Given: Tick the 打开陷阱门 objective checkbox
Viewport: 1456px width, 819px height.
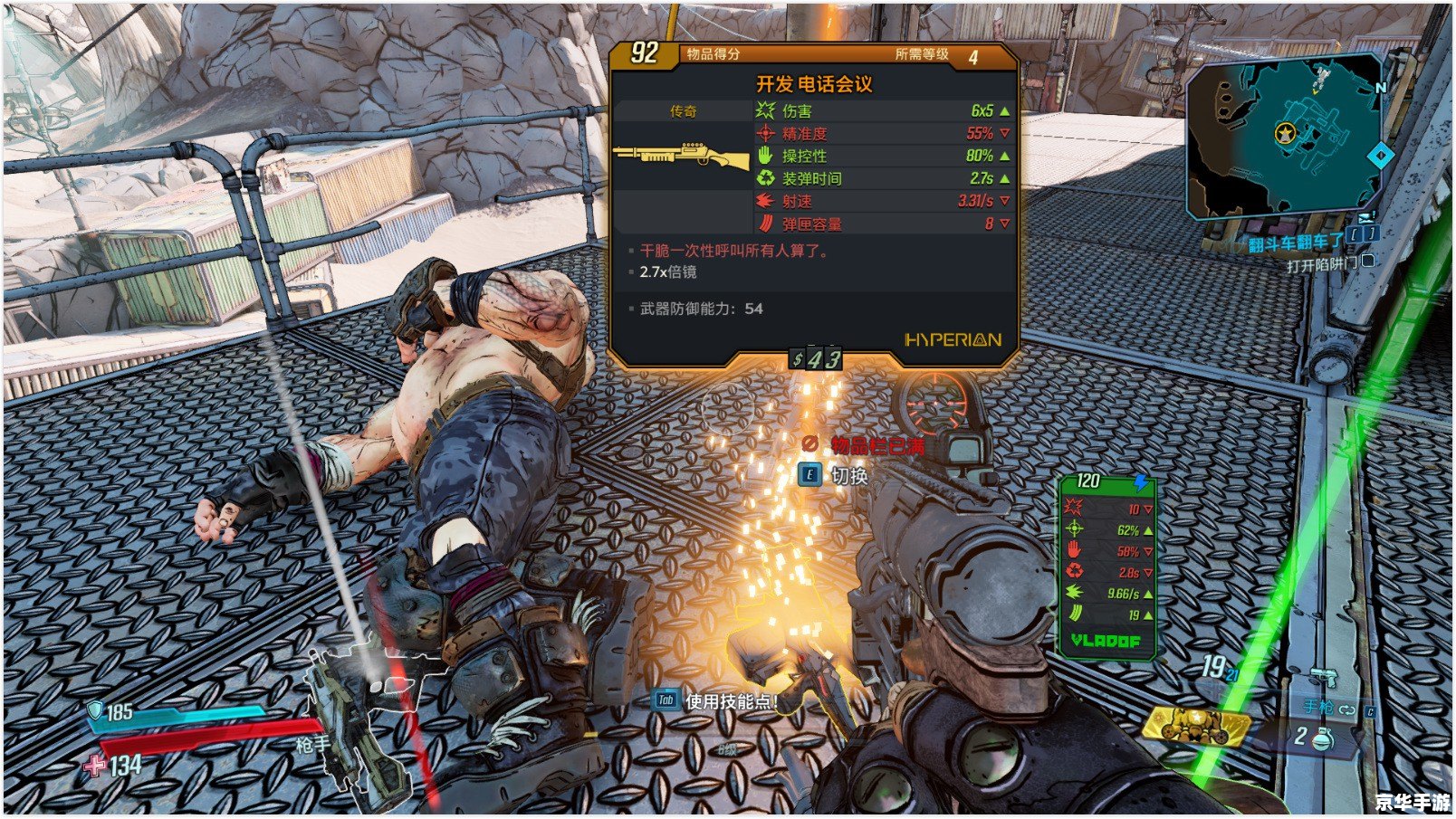Looking at the screenshot, I should [x=1368, y=262].
